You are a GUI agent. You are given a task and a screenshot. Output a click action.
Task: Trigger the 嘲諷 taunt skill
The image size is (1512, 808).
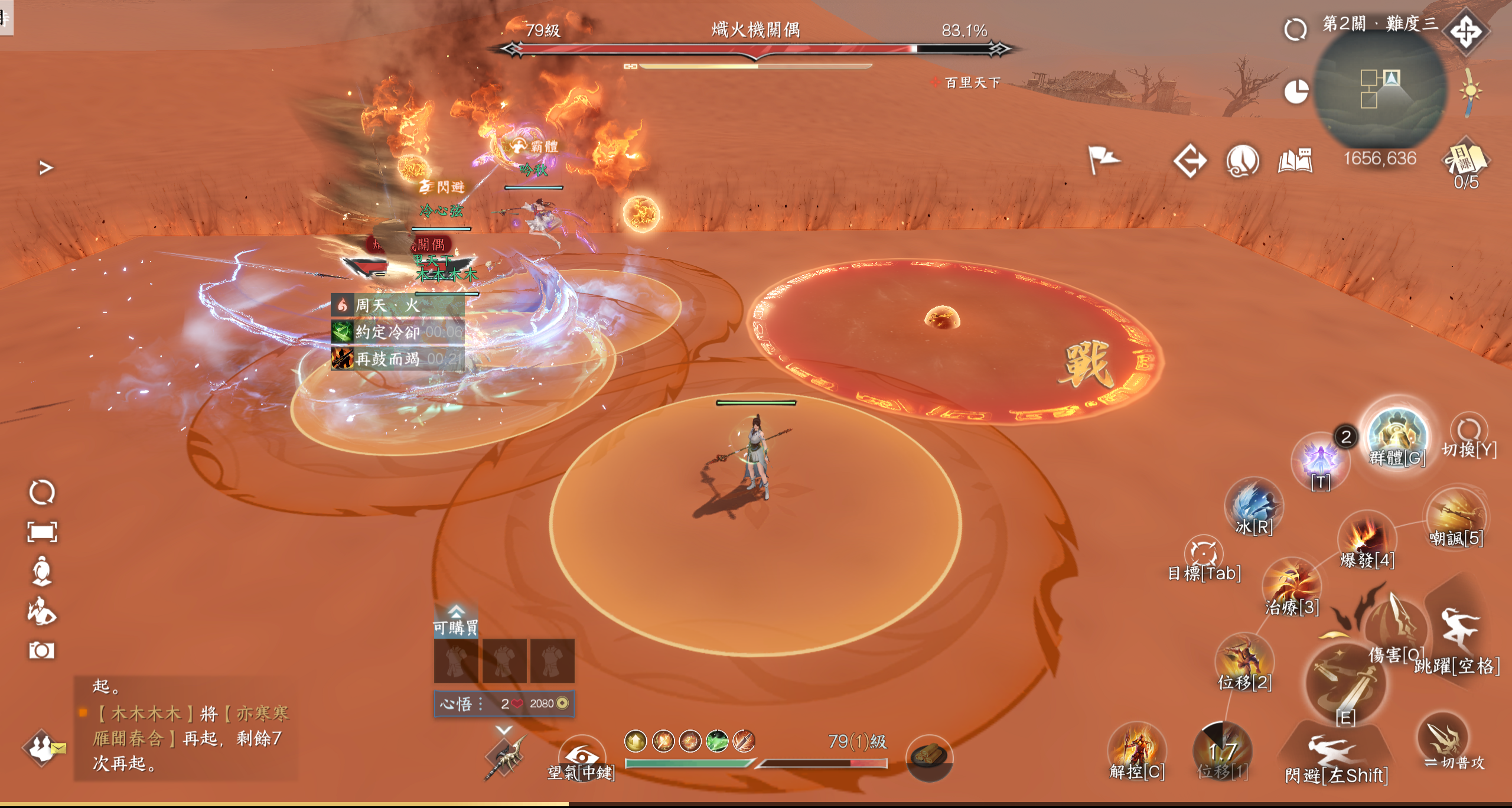click(x=1456, y=516)
